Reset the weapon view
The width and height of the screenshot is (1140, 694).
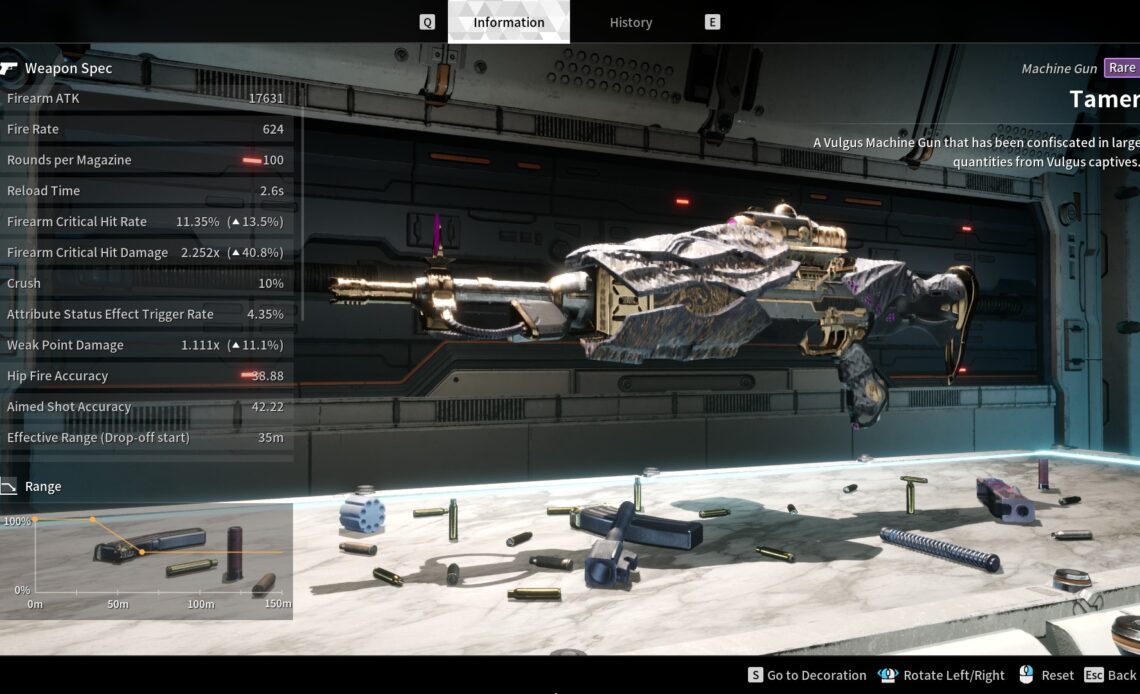1046,675
